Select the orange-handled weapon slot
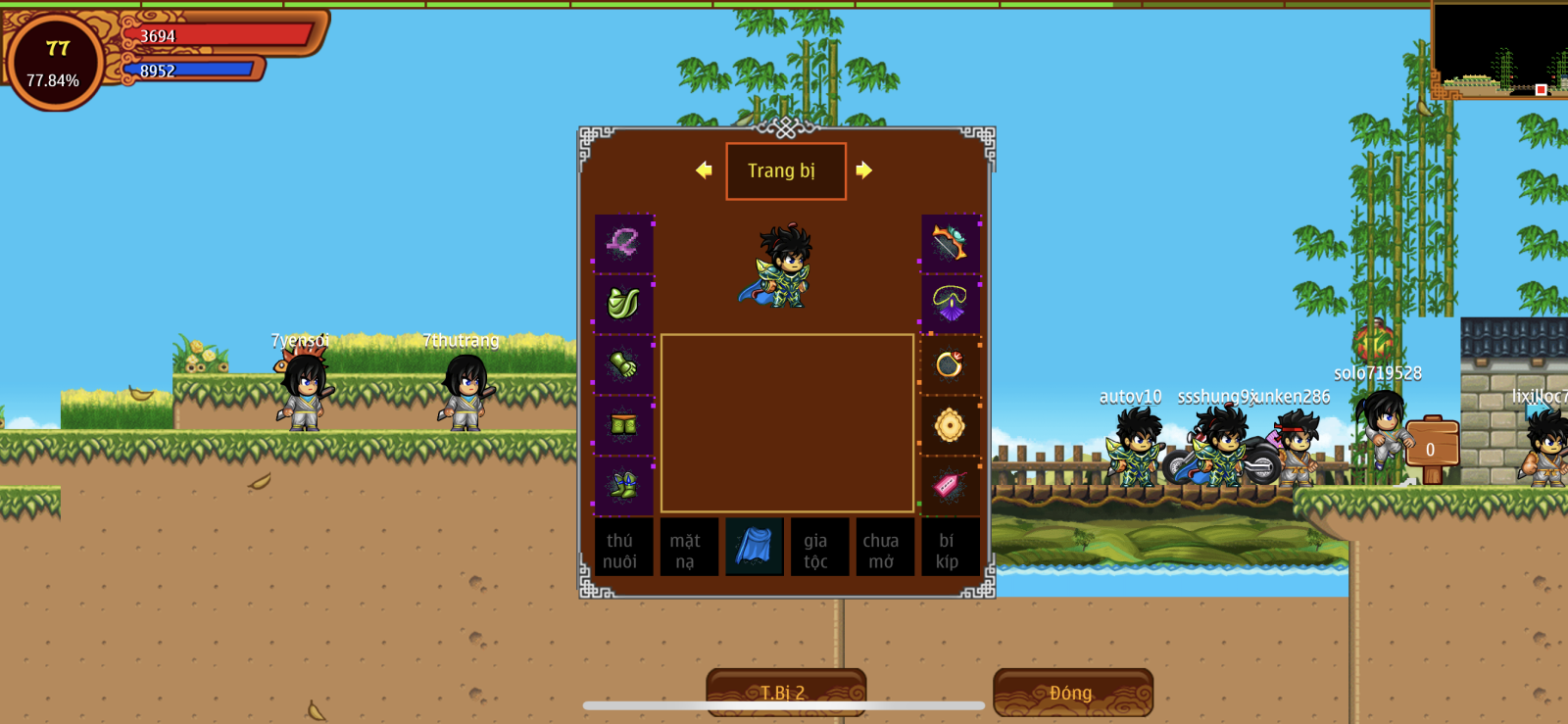This screenshot has width=1568, height=724. click(x=950, y=243)
